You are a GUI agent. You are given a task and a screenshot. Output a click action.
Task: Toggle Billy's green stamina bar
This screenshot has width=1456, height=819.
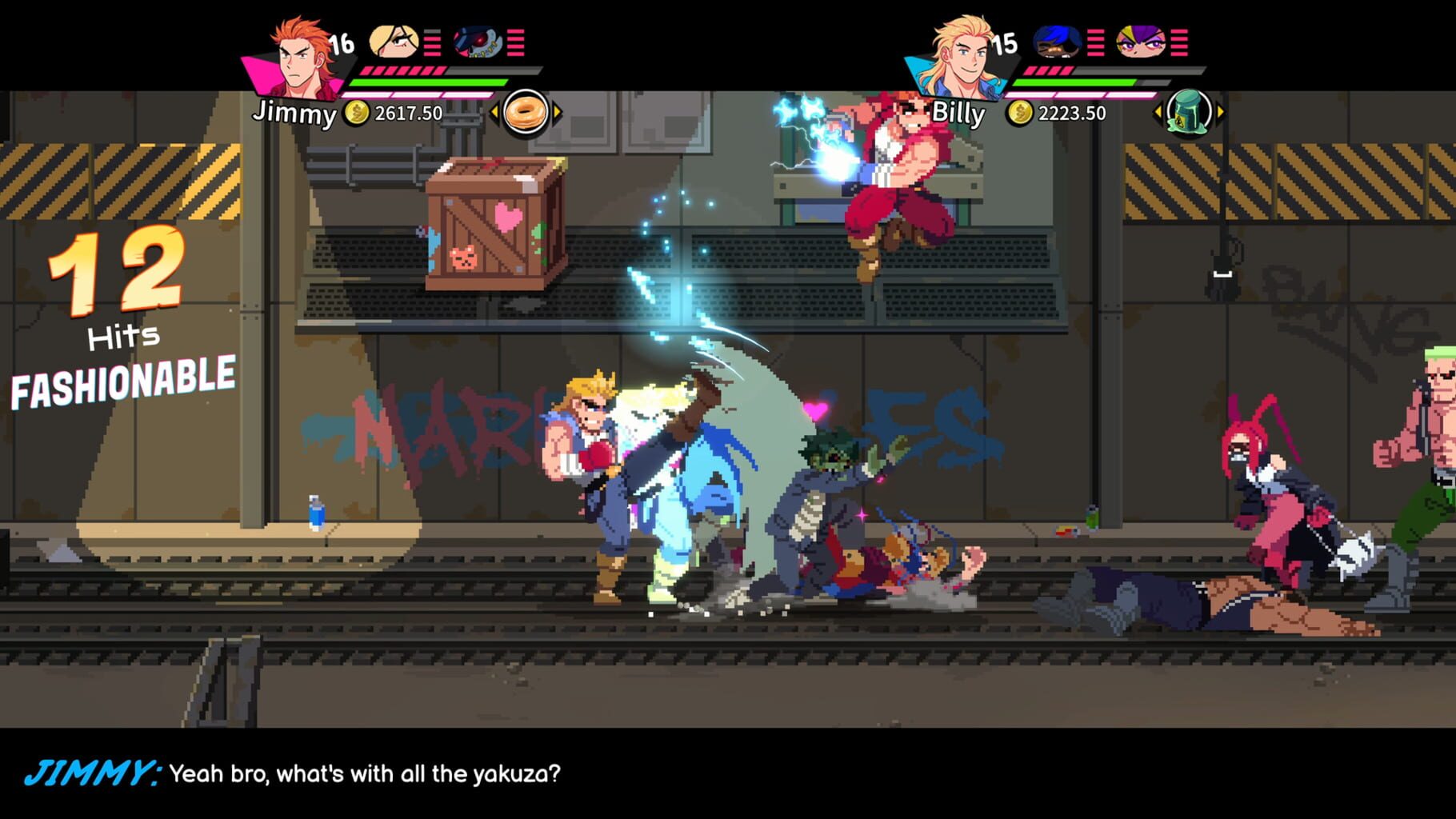coord(1076,82)
